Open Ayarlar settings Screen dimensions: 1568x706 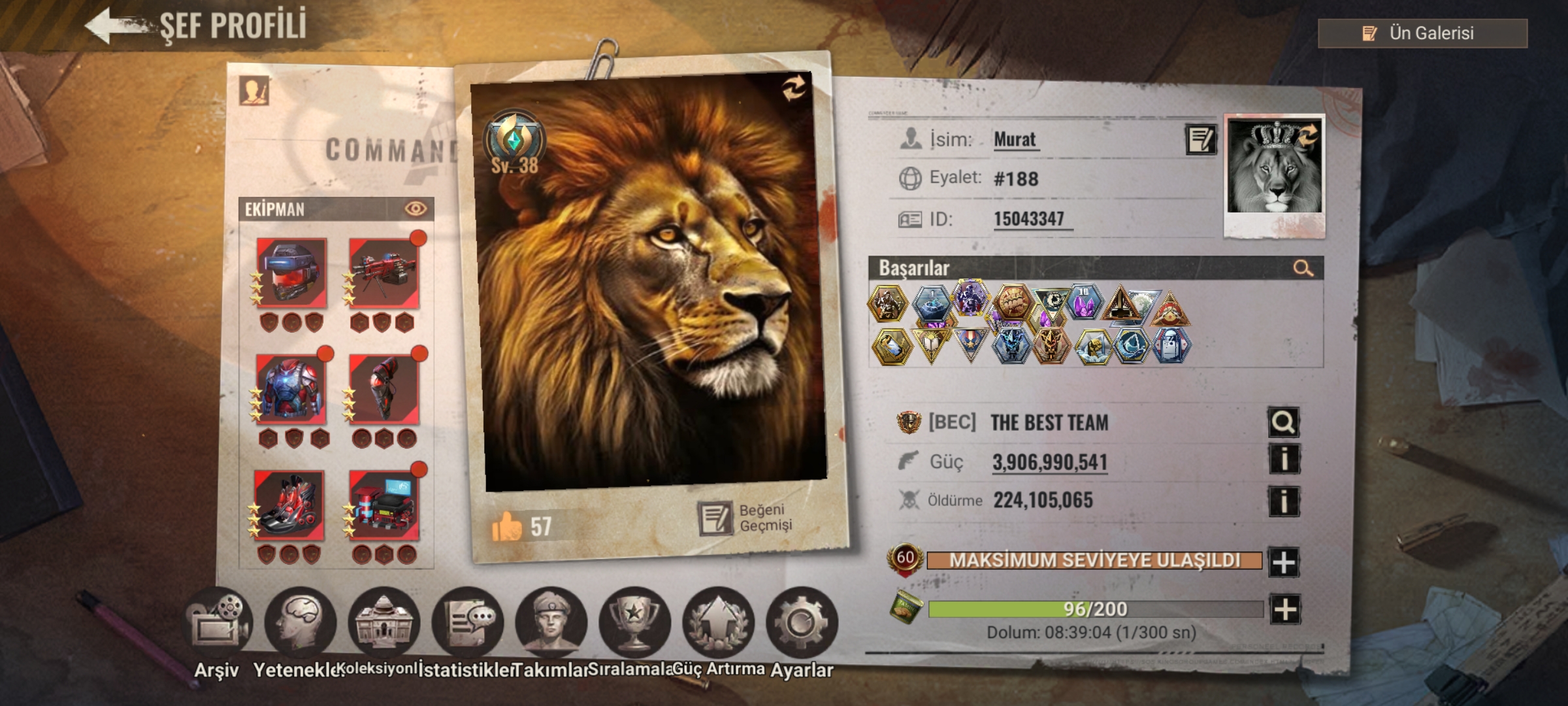802,624
